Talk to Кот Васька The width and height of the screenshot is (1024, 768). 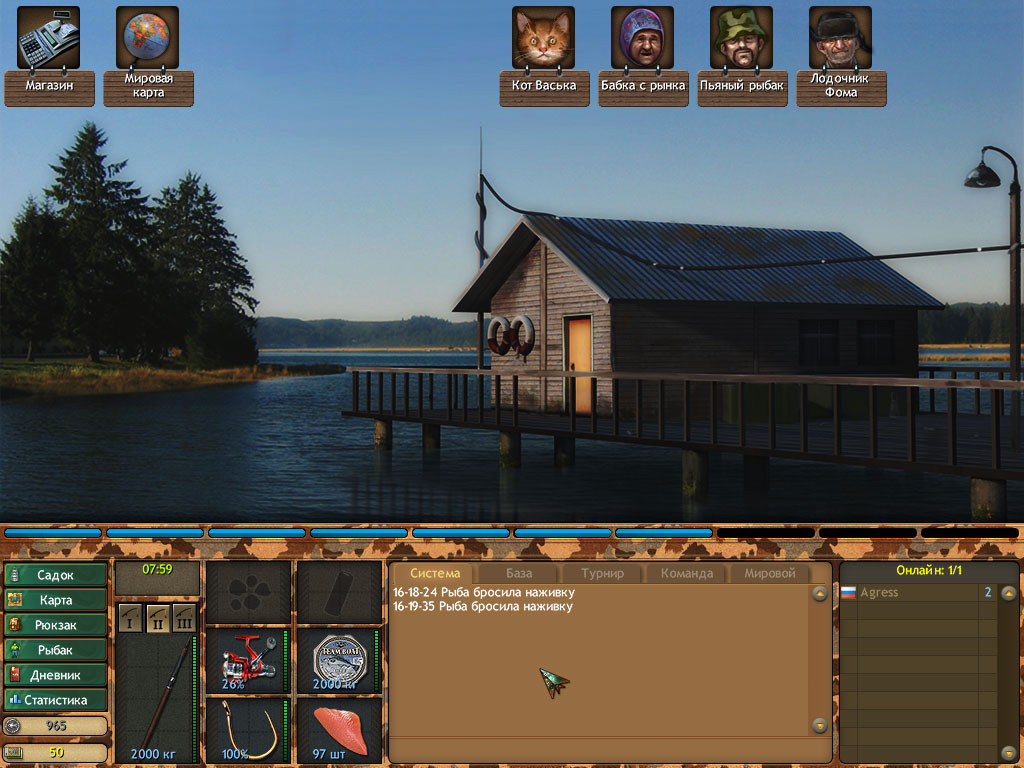pyautogui.click(x=543, y=38)
